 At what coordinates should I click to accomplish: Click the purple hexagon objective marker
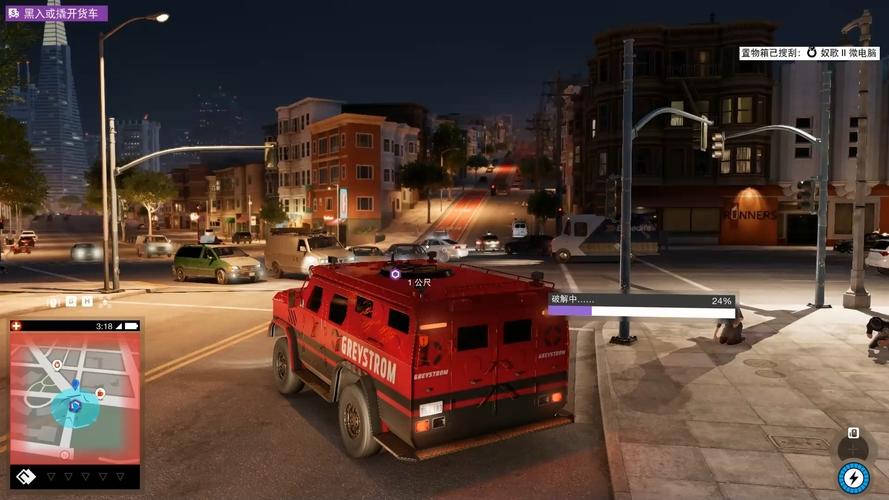396,273
